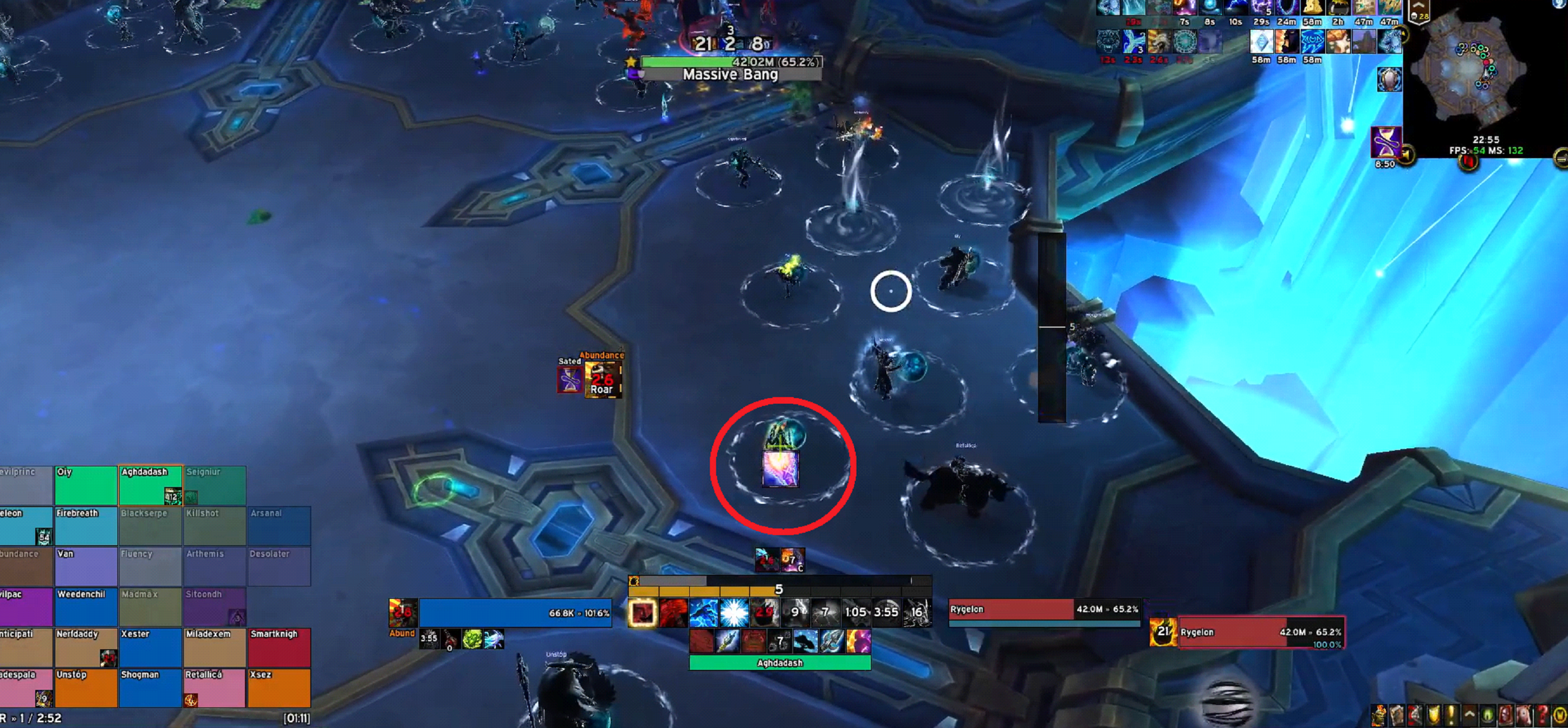Screen dimensions: 1568x728
Task: Click the cheese wedge buff icon
Action: [x=1312, y=8]
